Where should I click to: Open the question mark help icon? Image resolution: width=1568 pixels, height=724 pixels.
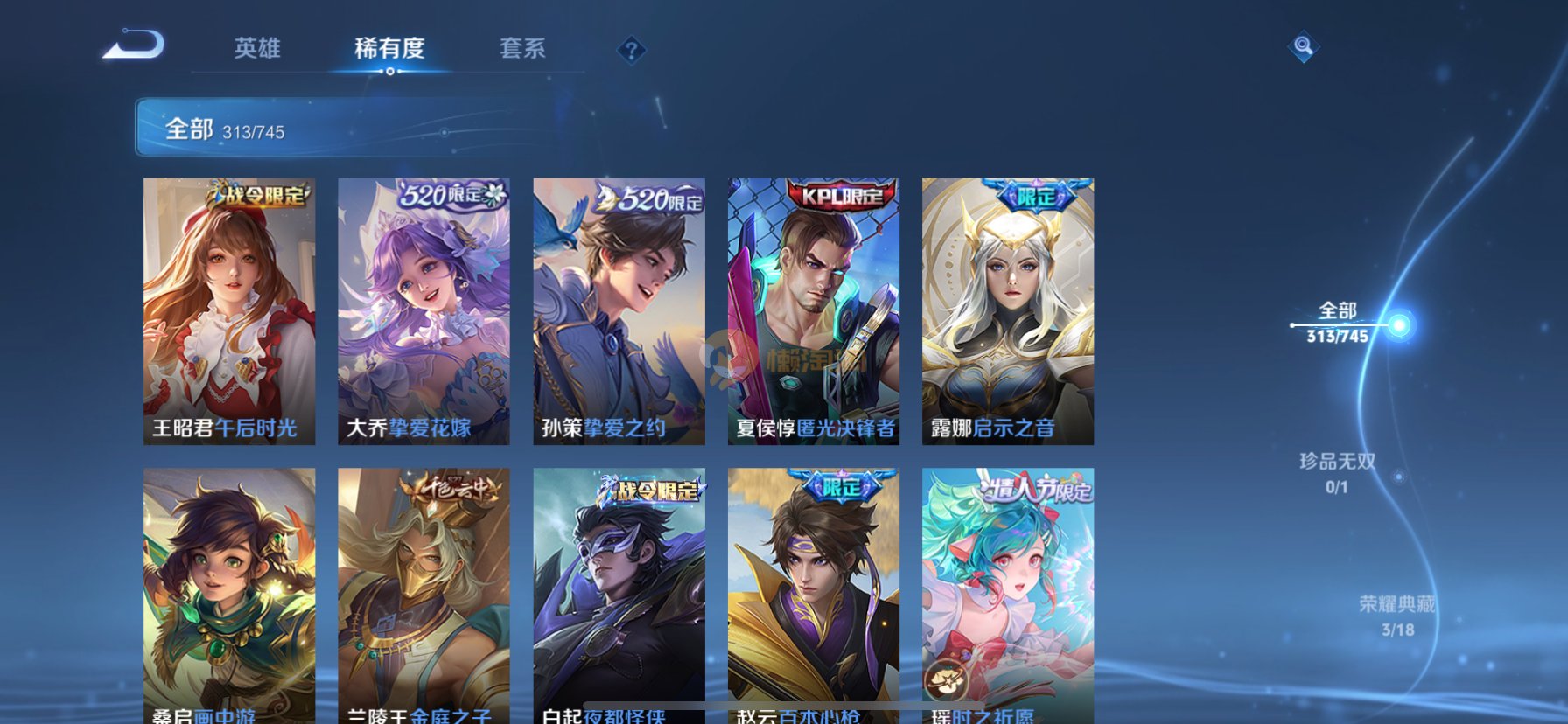tap(631, 50)
